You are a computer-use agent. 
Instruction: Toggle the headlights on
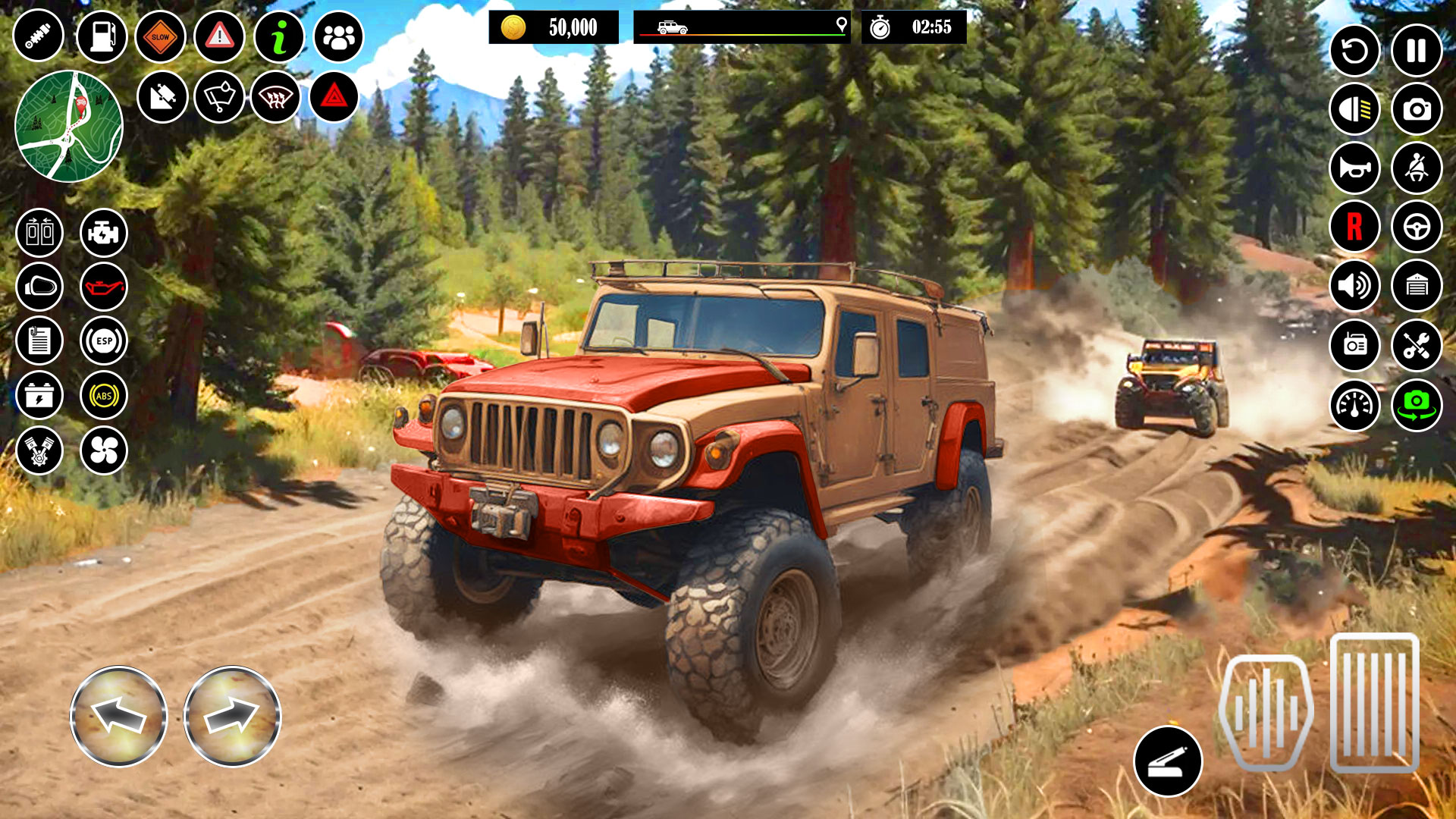click(x=1354, y=108)
